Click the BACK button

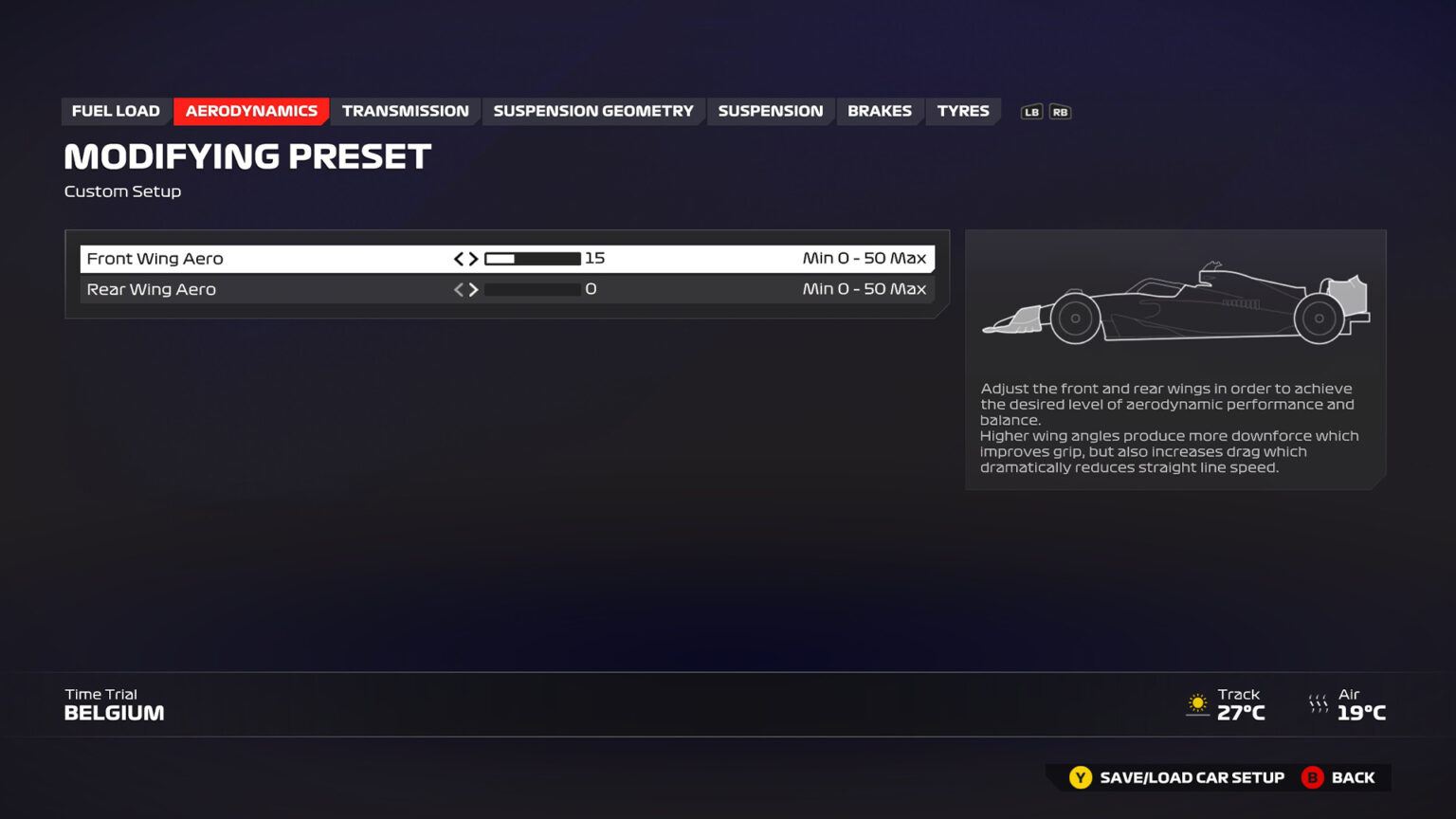pyautogui.click(x=1356, y=777)
